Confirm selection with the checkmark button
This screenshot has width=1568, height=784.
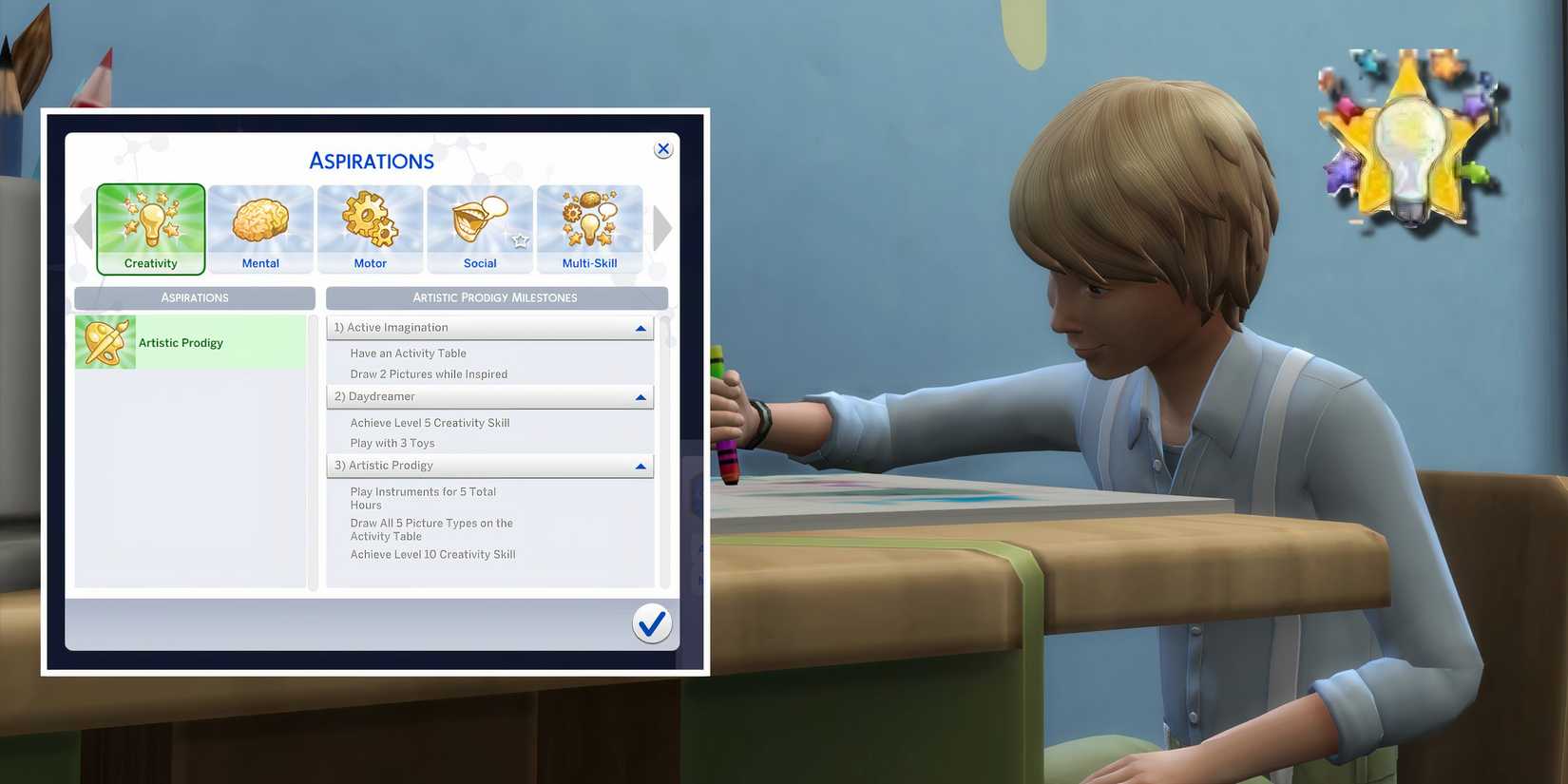pyautogui.click(x=652, y=622)
